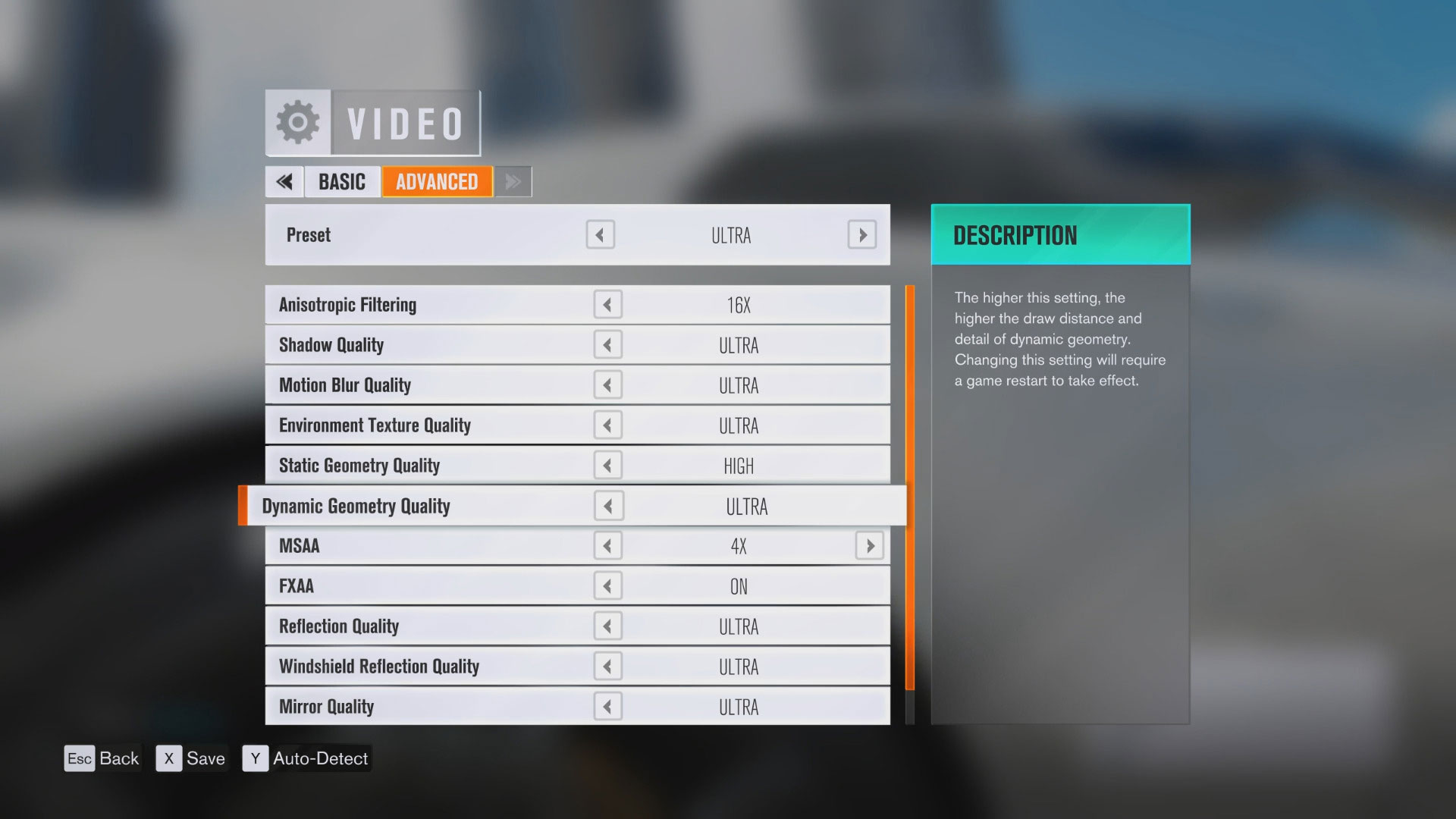Lower Motion Blur Quality one step
The height and width of the screenshot is (819, 1456).
pos(607,384)
